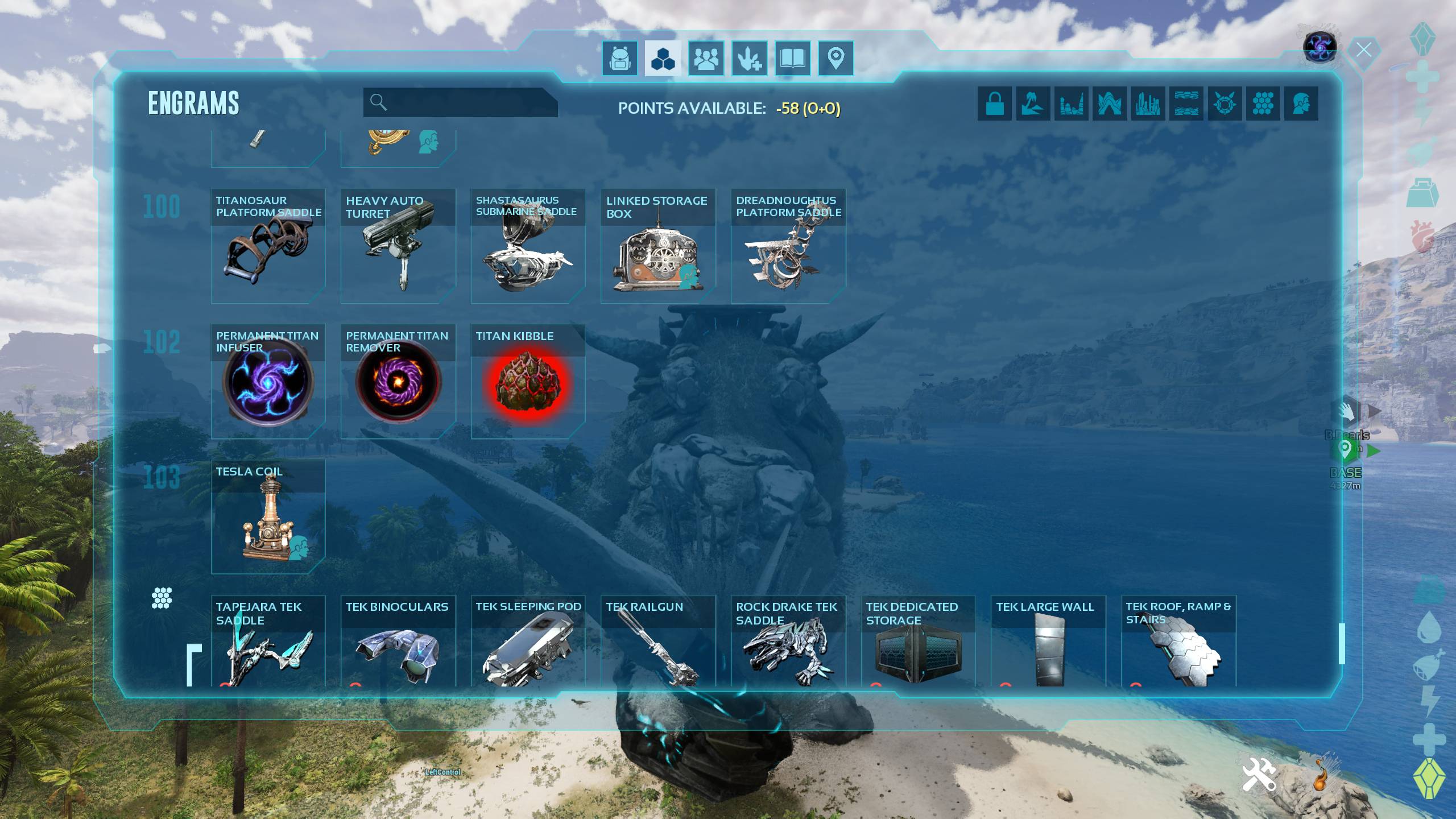The height and width of the screenshot is (819, 1456).
Task: Switch to the map pin tab
Action: (835, 58)
